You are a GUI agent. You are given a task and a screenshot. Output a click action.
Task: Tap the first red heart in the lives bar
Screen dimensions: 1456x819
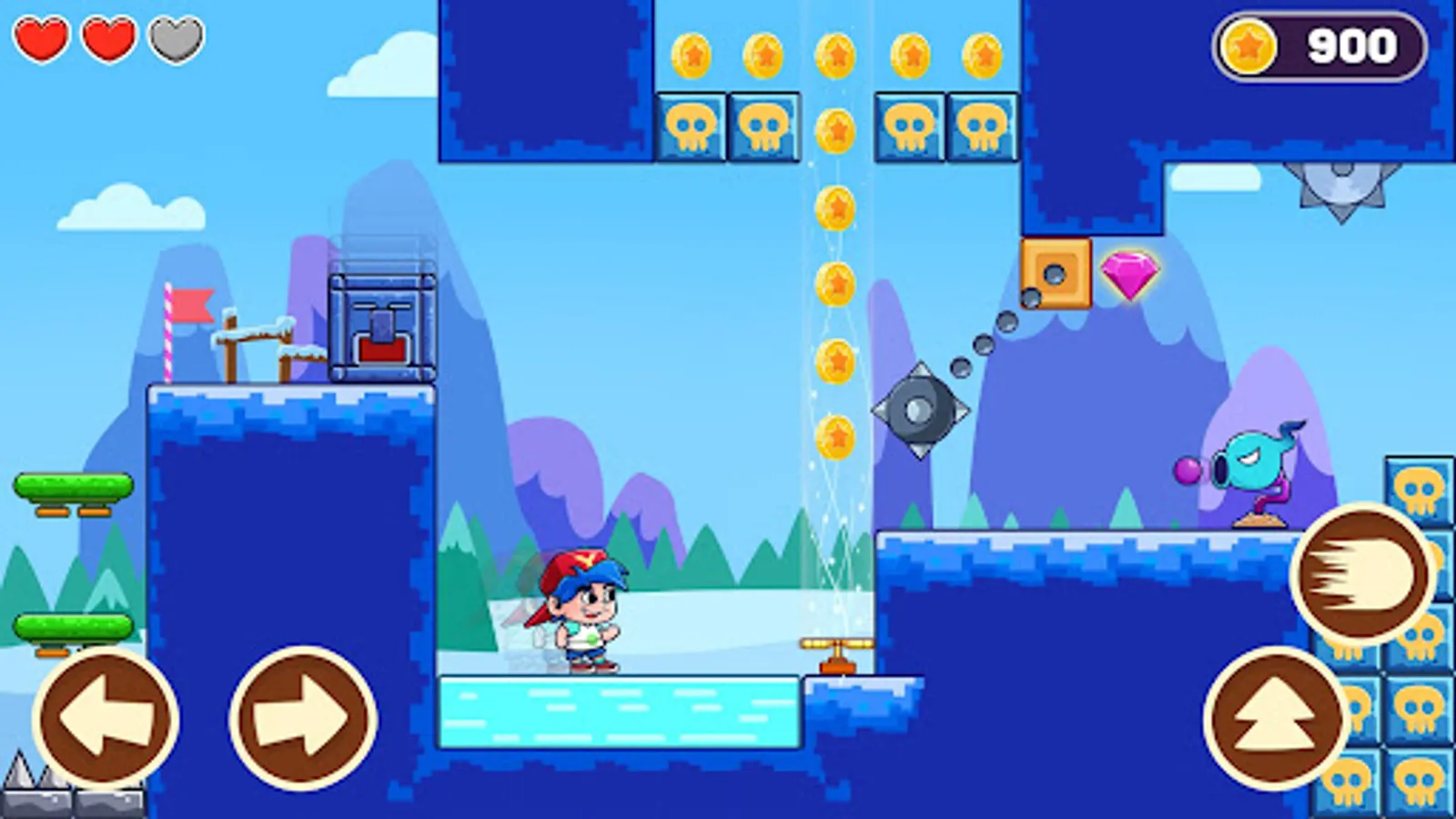click(x=40, y=37)
